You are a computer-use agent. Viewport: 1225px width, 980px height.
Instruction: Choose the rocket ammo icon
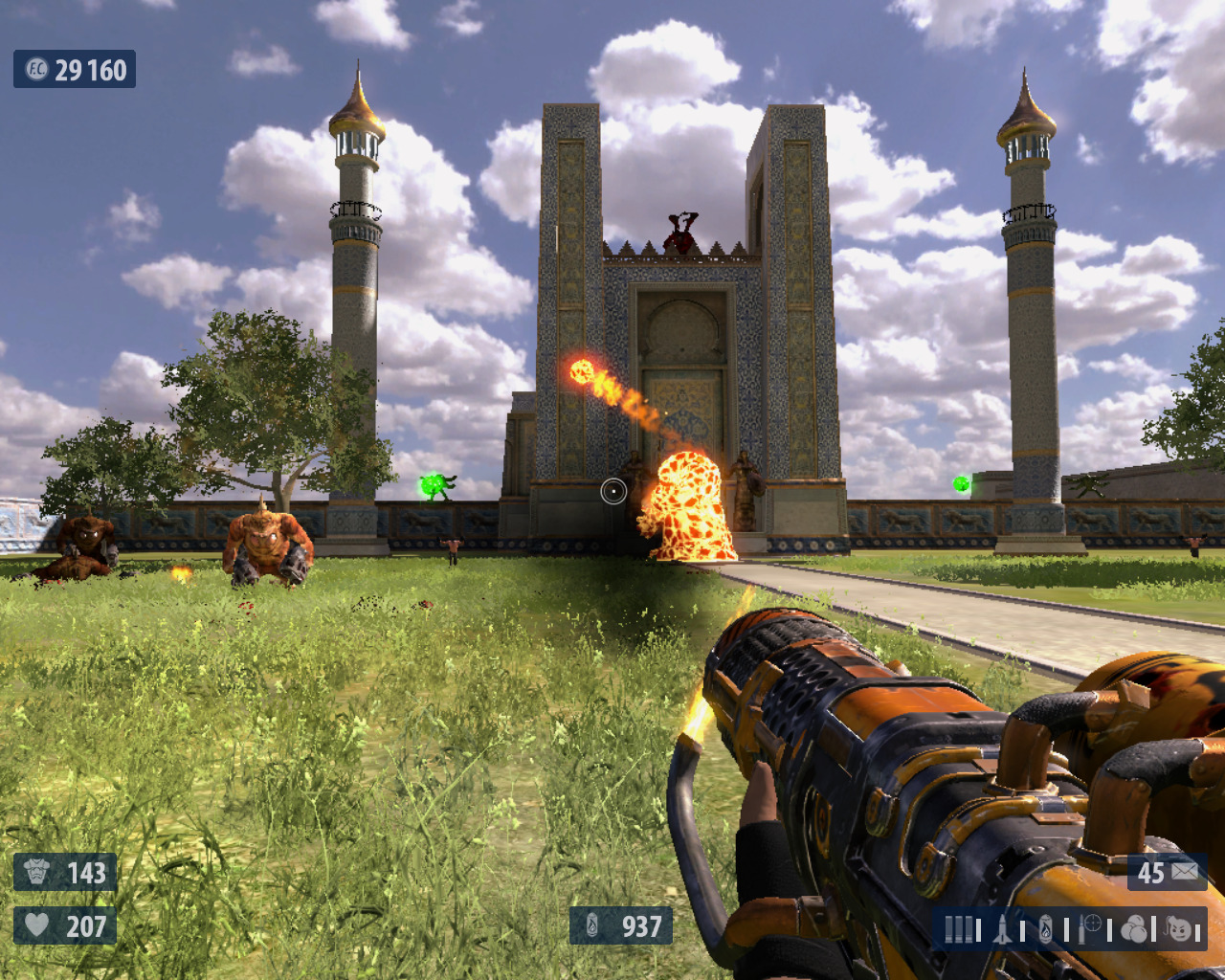[1002, 928]
